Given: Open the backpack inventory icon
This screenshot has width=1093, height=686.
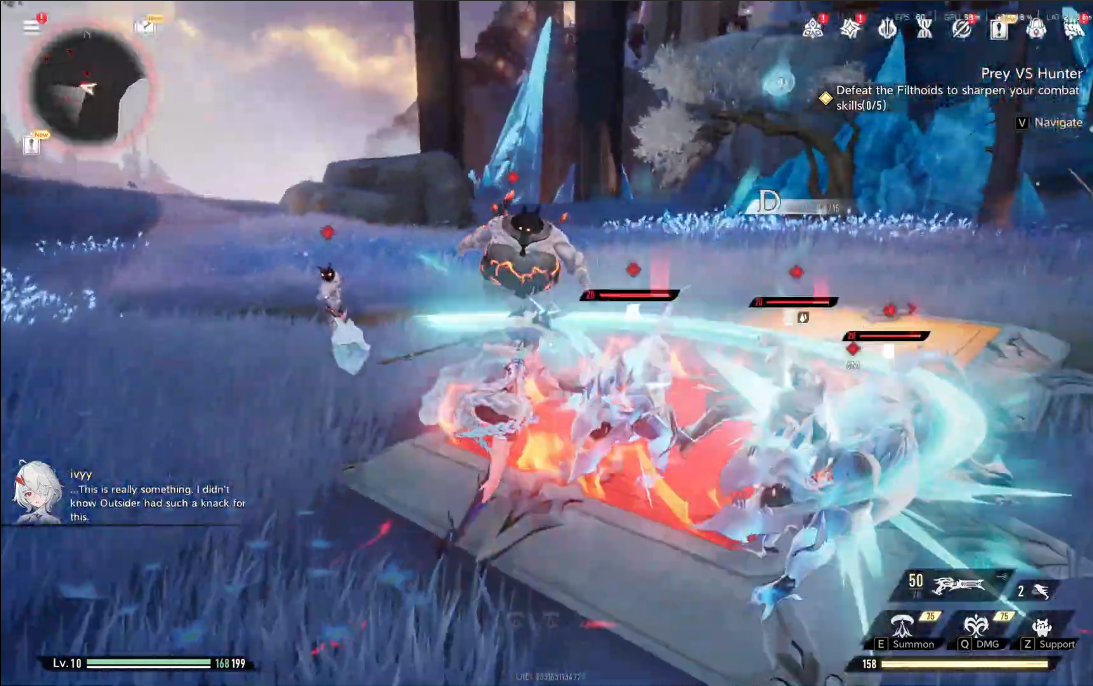Looking at the screenshot, I should 1036,29.
